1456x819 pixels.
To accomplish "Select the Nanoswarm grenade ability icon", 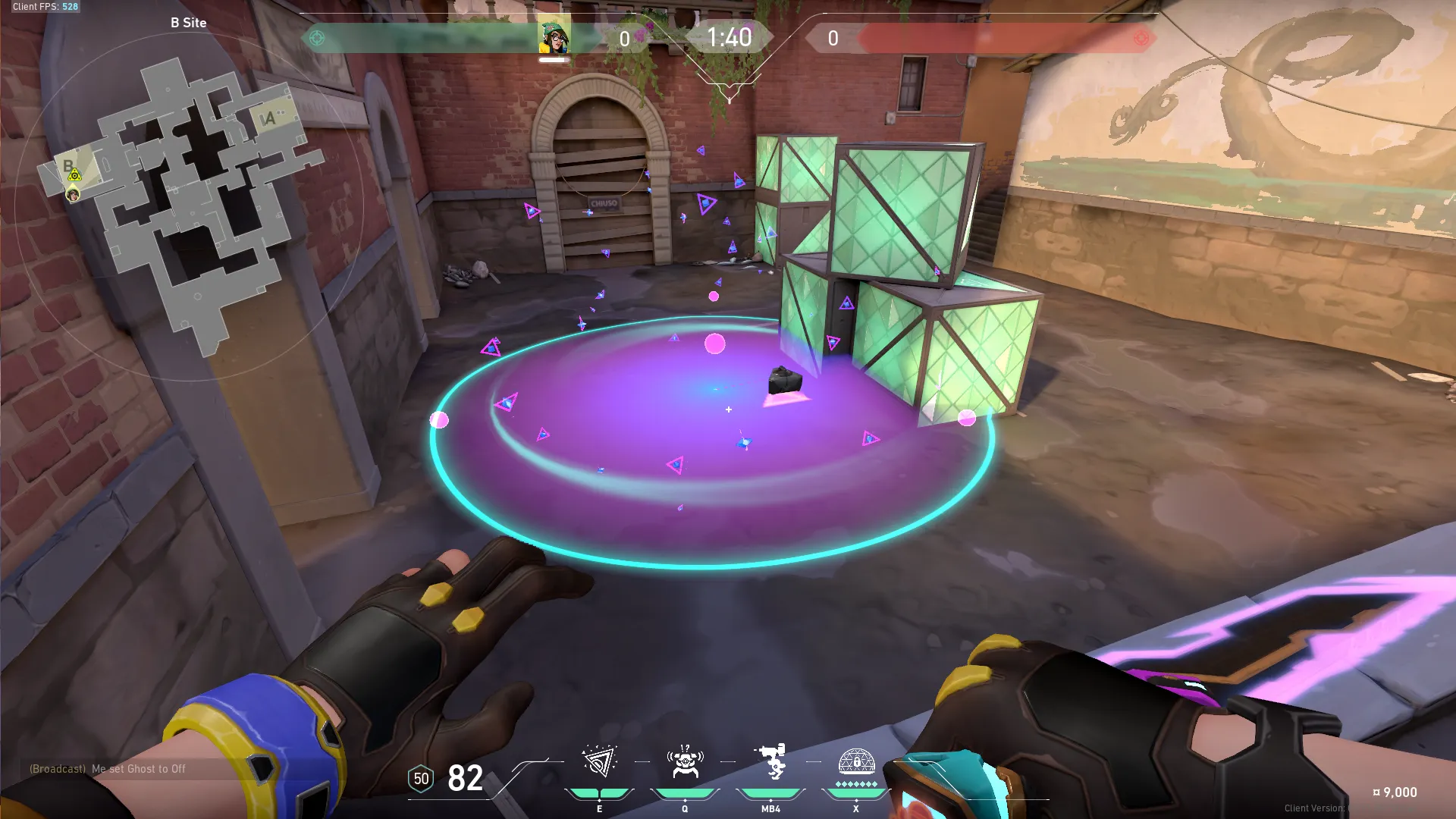I will [599, 761].
